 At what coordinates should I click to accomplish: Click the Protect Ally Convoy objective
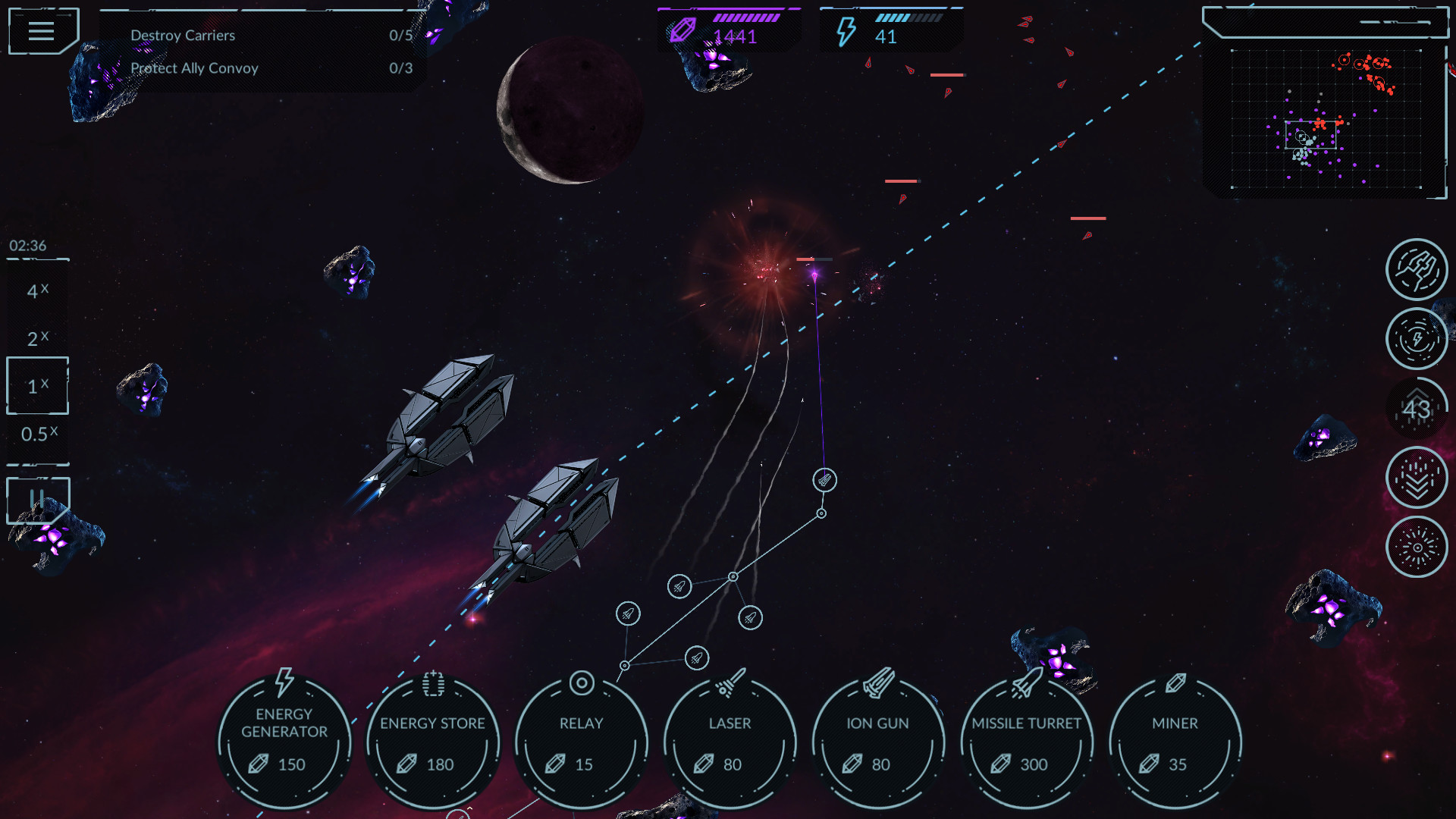193,67
